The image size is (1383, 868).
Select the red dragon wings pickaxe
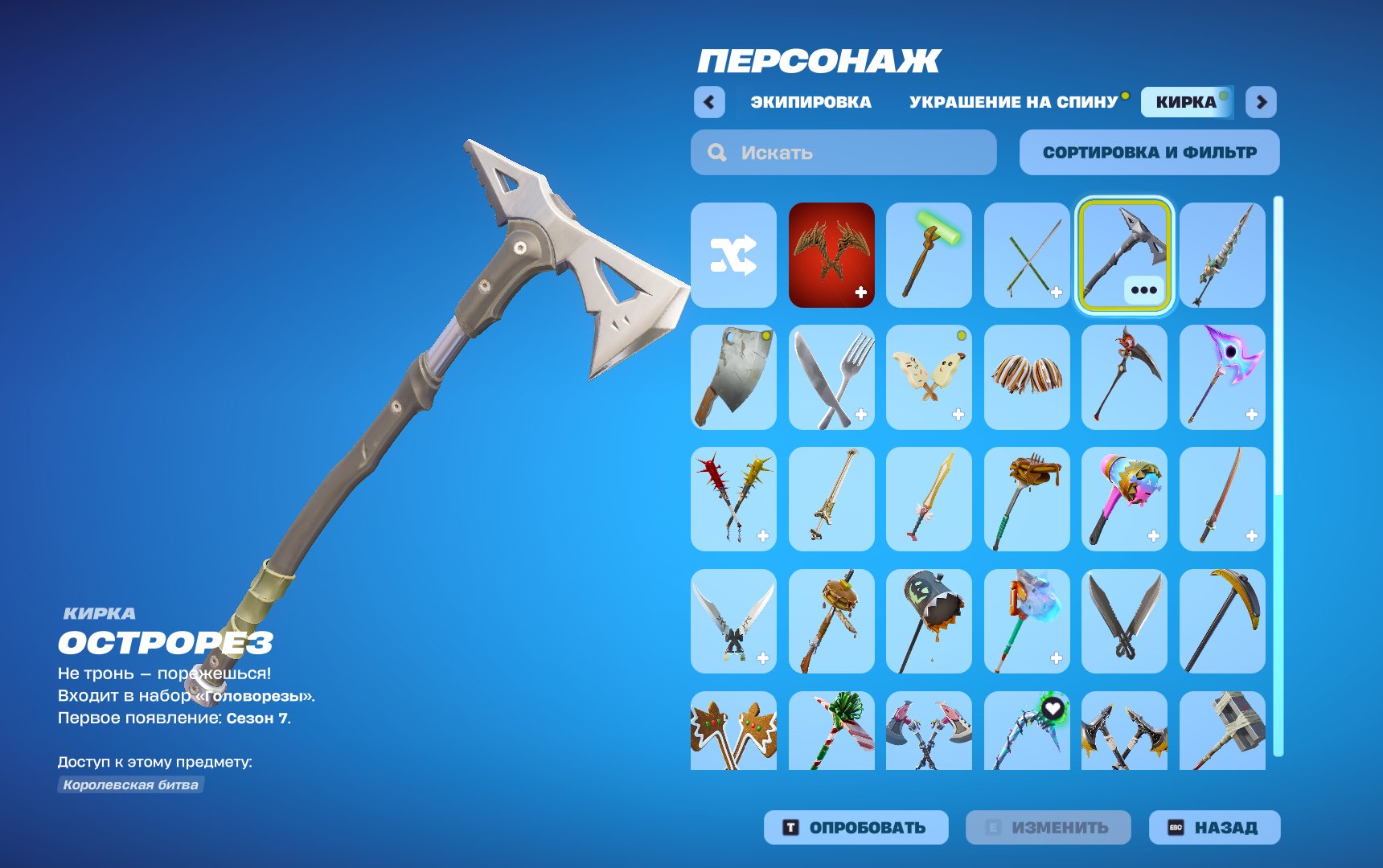click(831, 256)
